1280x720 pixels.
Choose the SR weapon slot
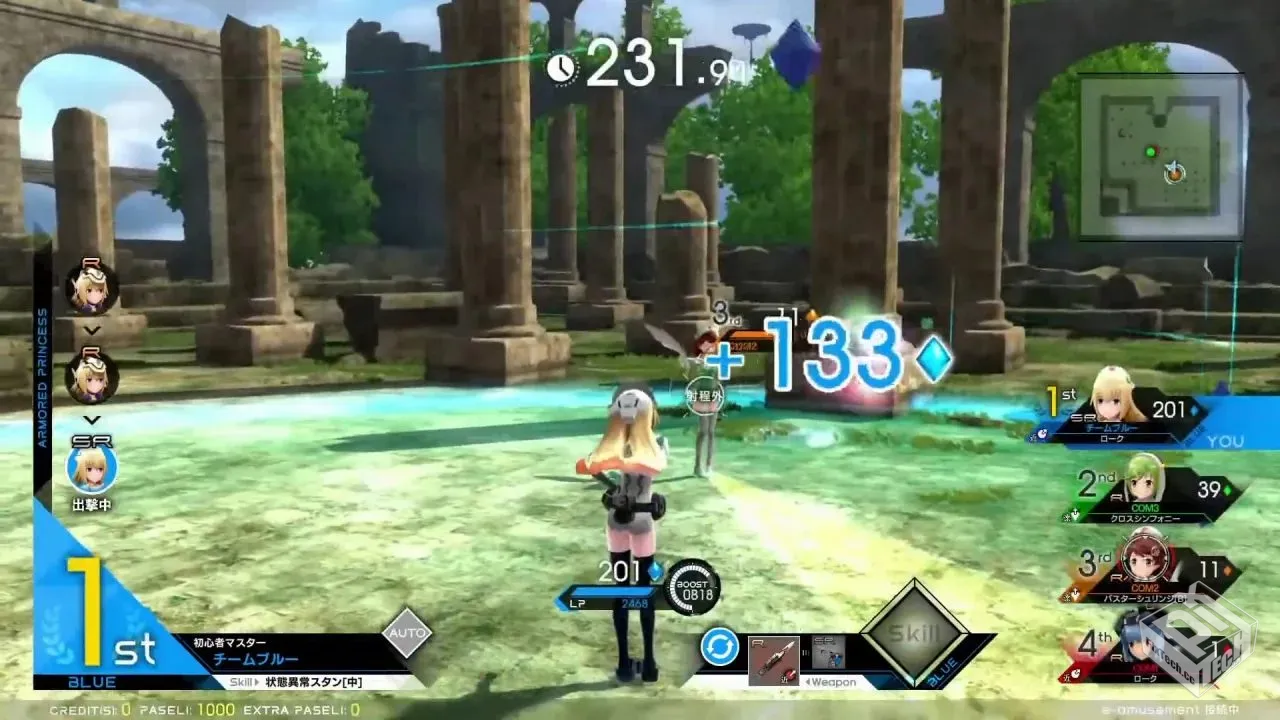[x=828, y=653]
